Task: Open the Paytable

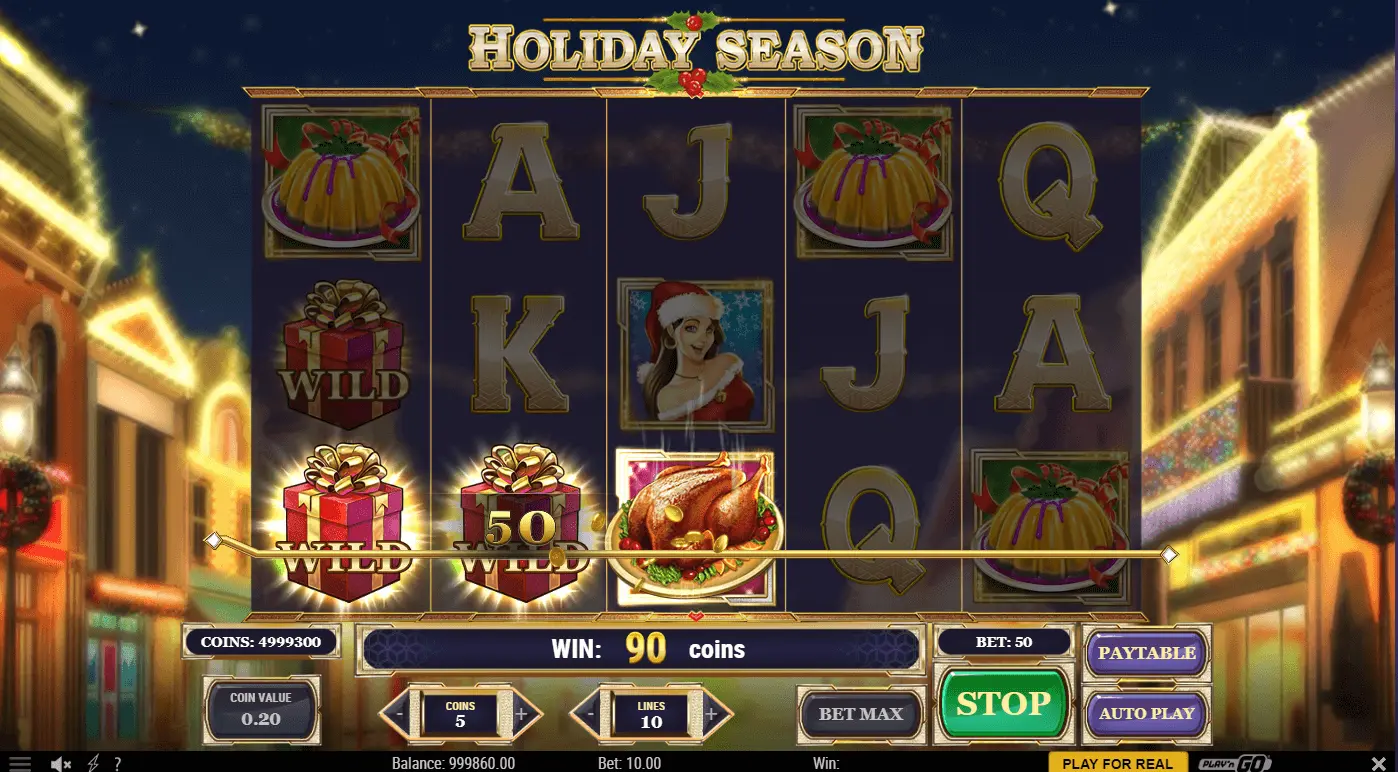Action: pos(1146,653)
